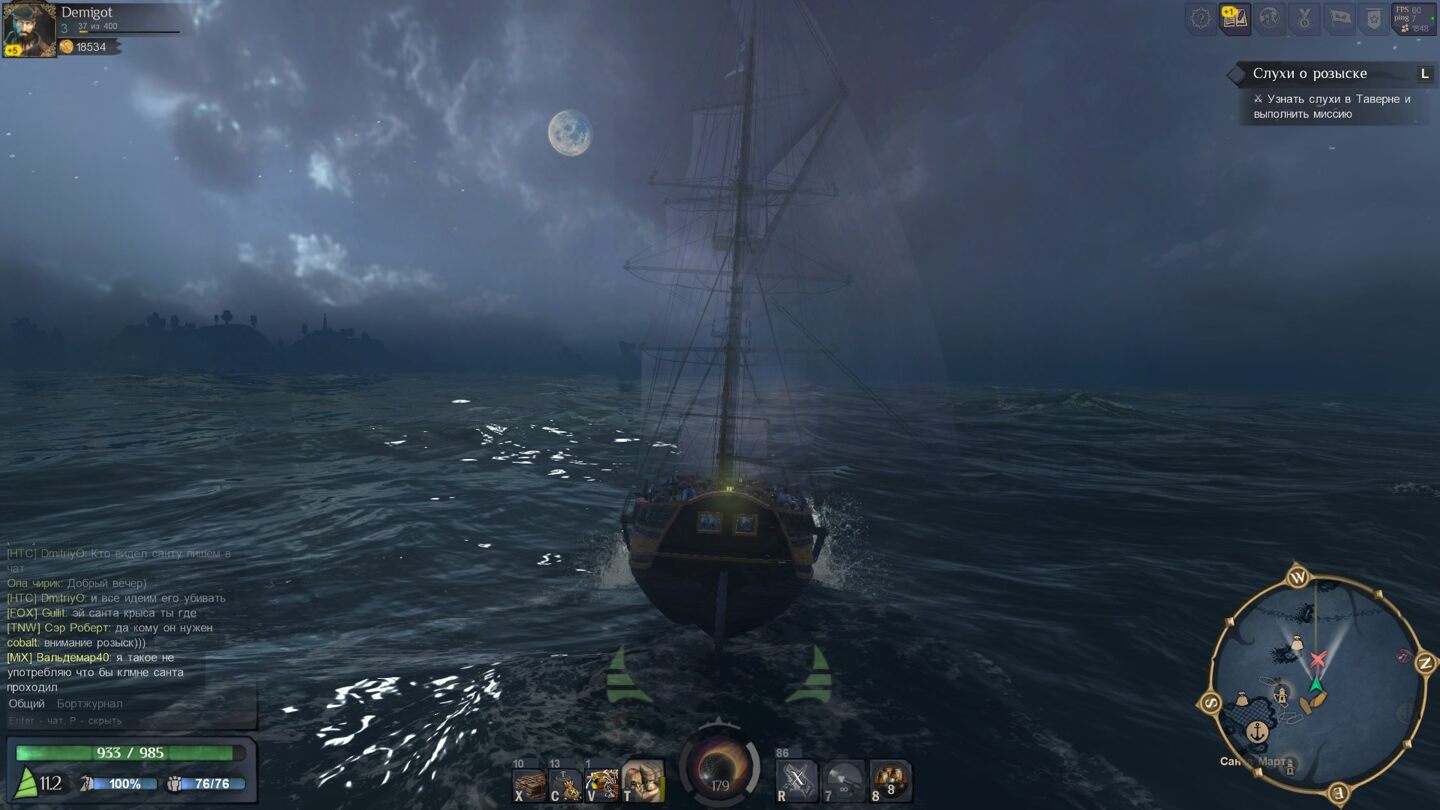Image resolution: width=1440 pixels, height=810 pixels.
Task: Switch to the Бортжурнал tab
Action: coord(90,704)
